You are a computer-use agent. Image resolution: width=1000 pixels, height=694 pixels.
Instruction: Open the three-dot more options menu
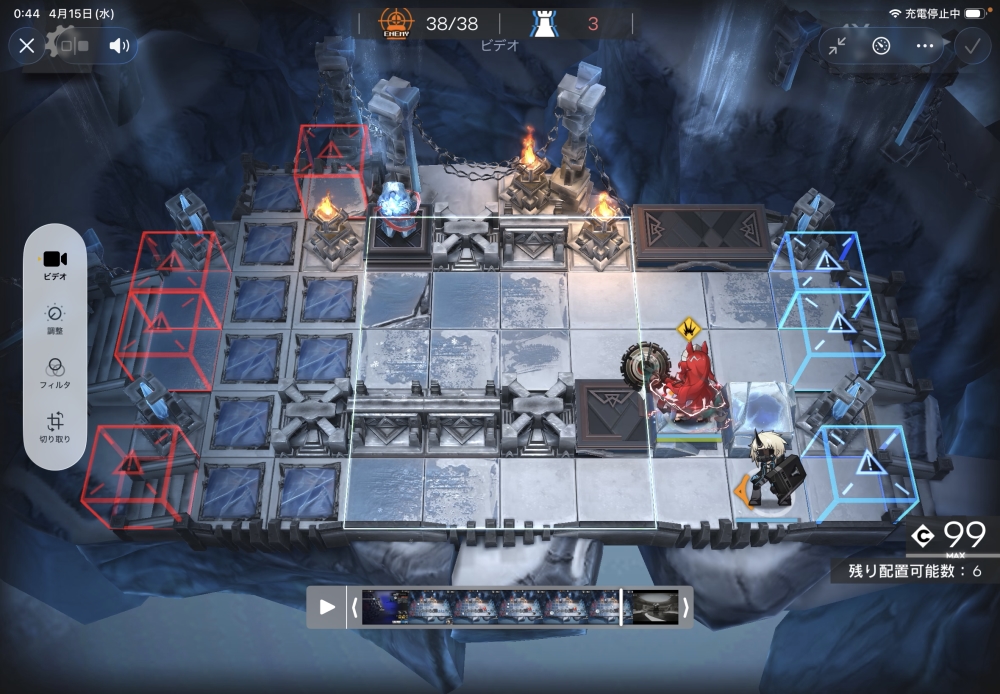point(925,45)
